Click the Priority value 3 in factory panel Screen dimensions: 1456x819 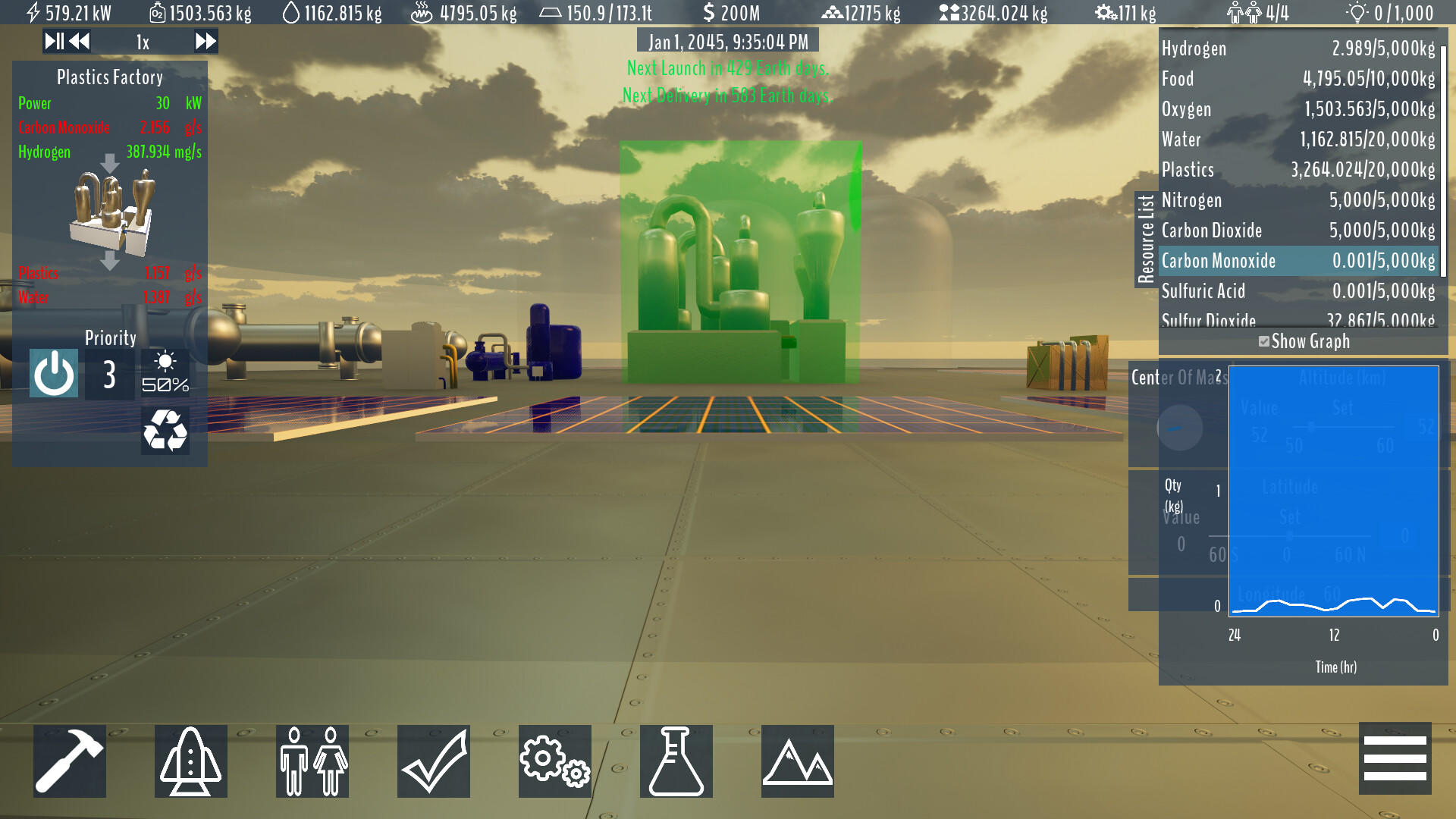[108, 373]
